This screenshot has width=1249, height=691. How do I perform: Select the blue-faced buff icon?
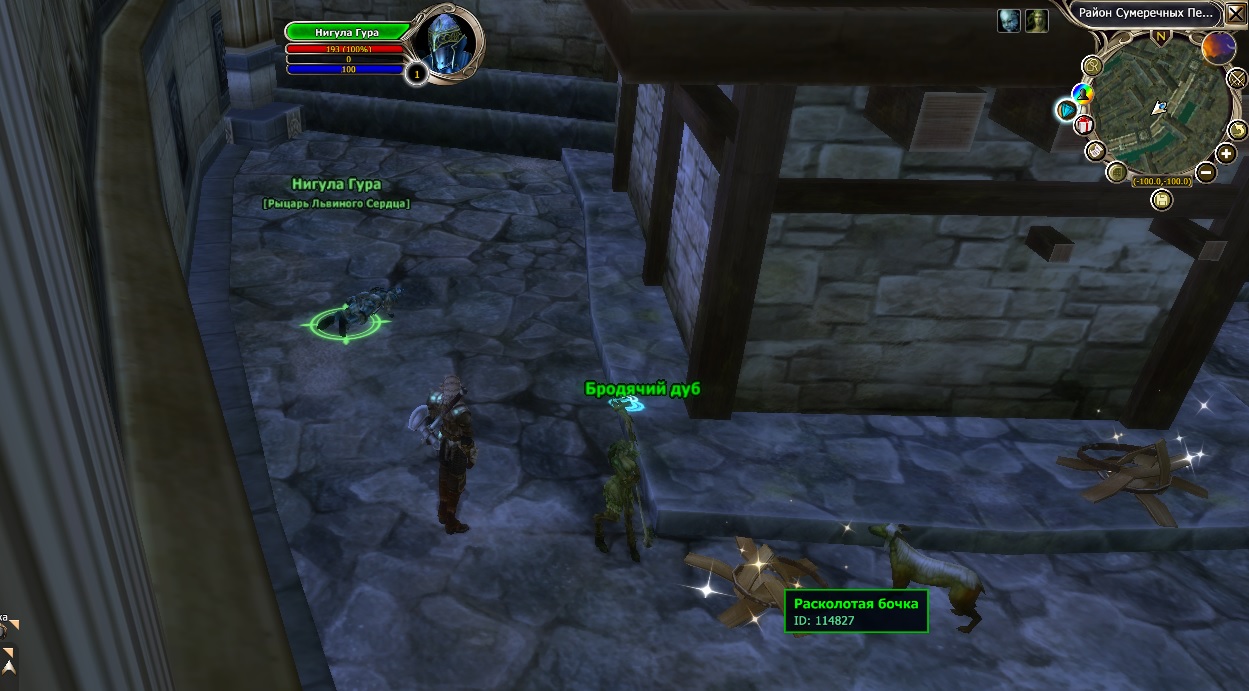point(1009,21)
